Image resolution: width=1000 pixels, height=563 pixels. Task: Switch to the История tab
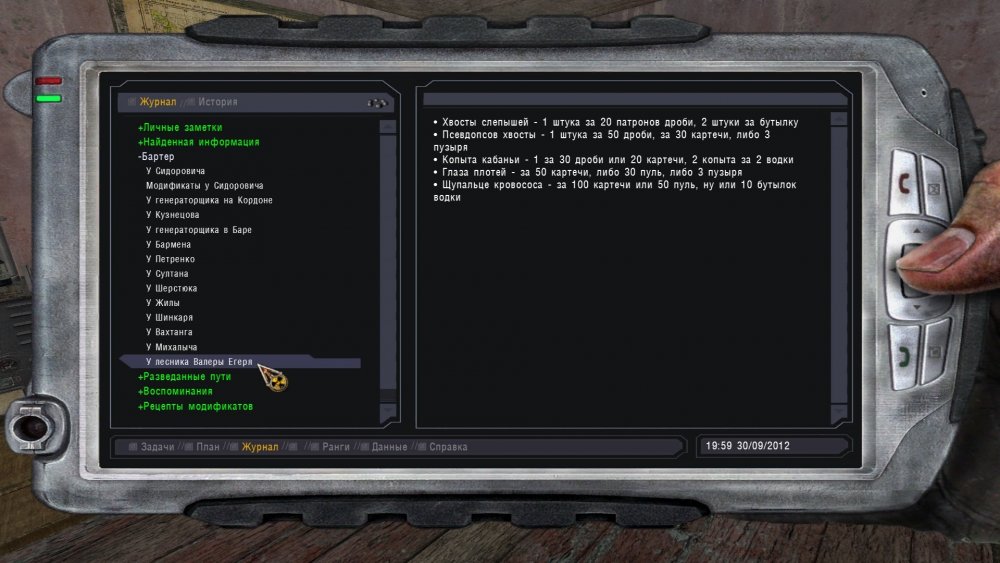(x=217, y=102)
